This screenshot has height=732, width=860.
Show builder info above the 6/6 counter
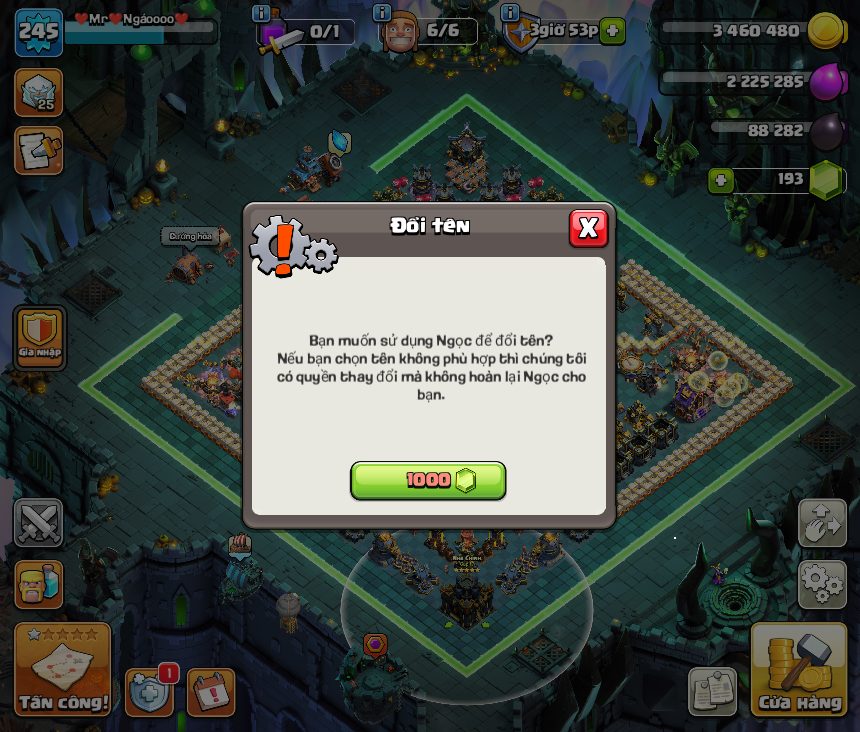point(381,12)
